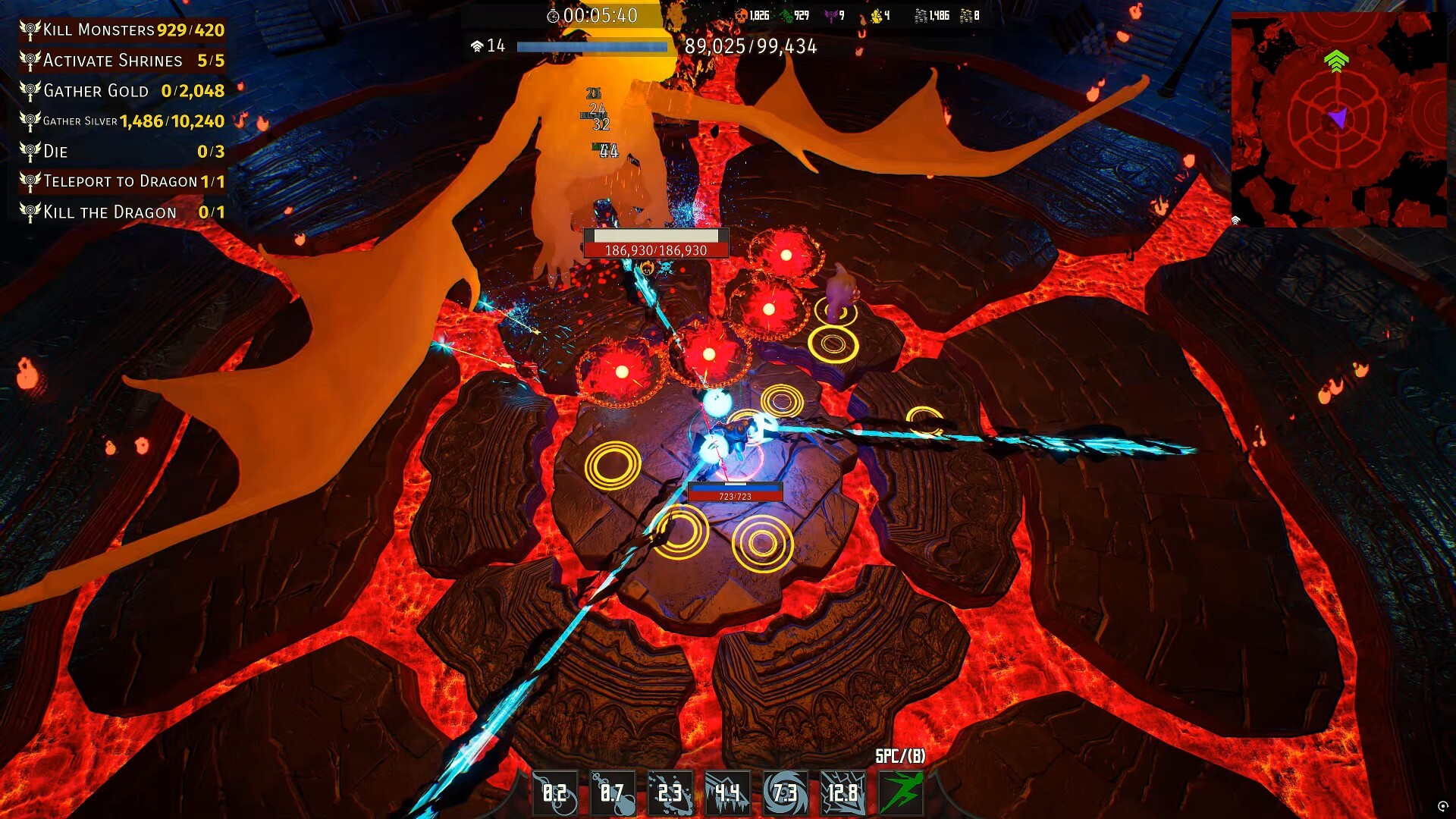Screen dimensions: 1456x819
Task: Click the orange skull kill counter icon
Action: tap(741, 13)
